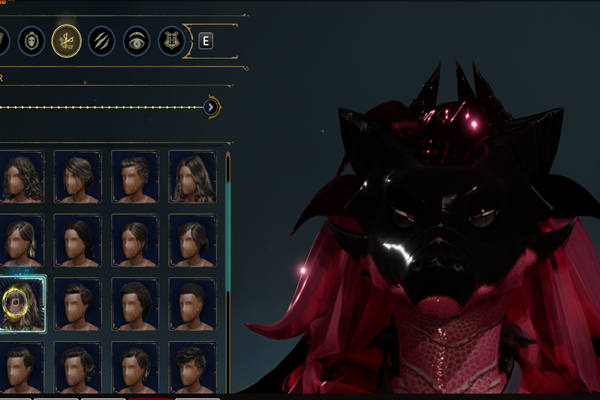Click the hairstyle grid scrollbar
This screenshot has height=400, width=600.
click(x=228, y=200)
